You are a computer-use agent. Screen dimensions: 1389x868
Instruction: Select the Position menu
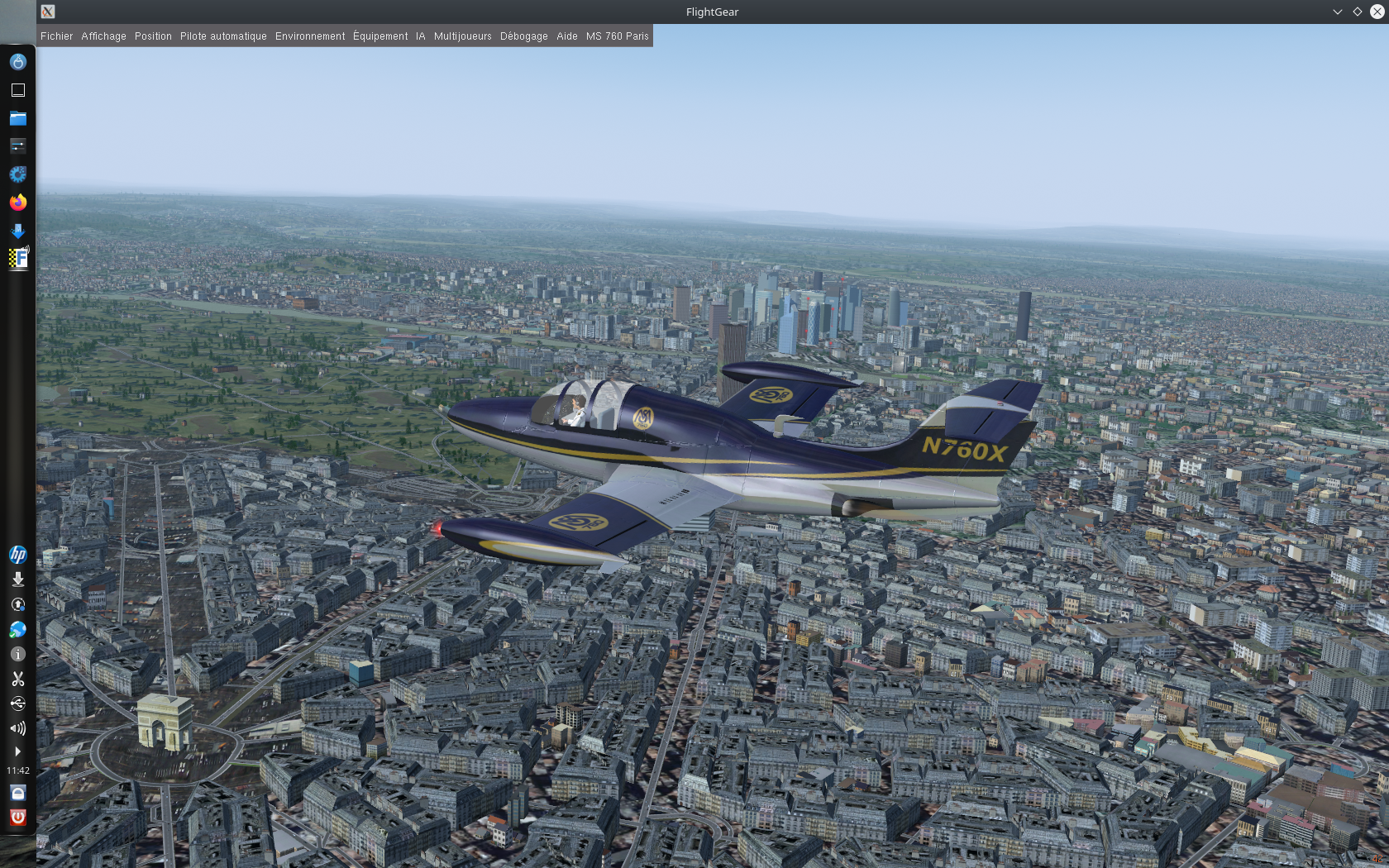coord(153,36)
